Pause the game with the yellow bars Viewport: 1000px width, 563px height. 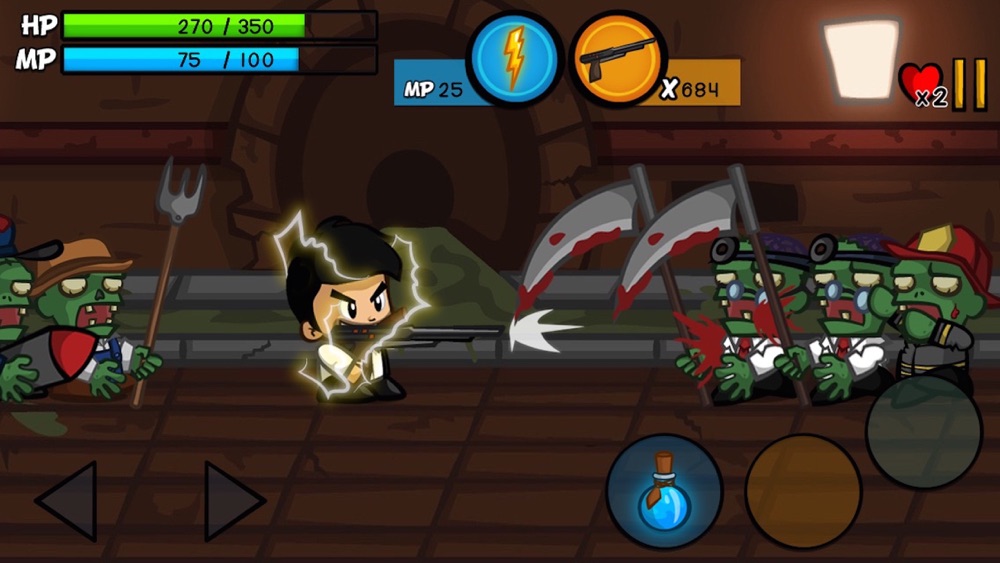click(x=969, y=85)
